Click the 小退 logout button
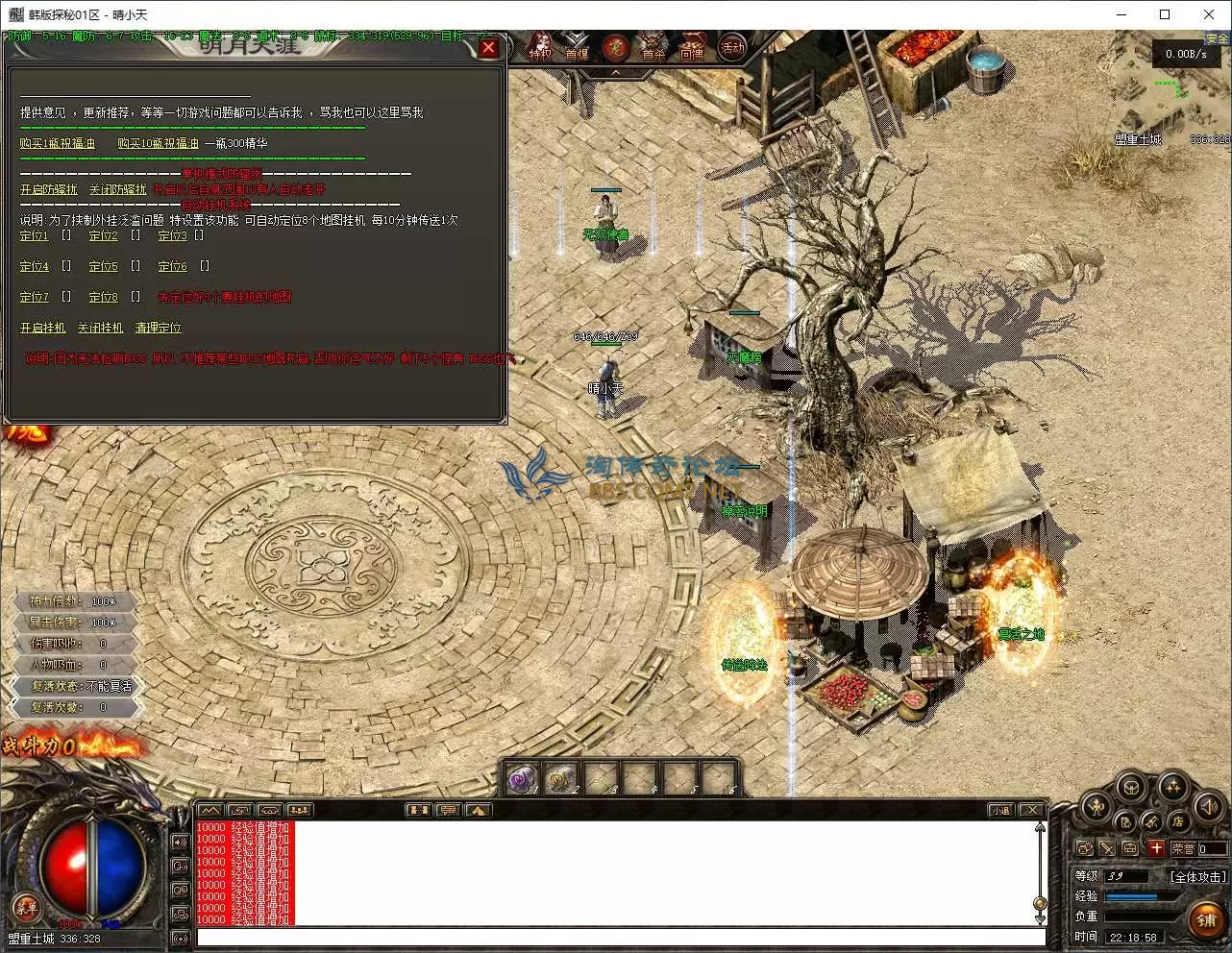 tap(1000, 811)
